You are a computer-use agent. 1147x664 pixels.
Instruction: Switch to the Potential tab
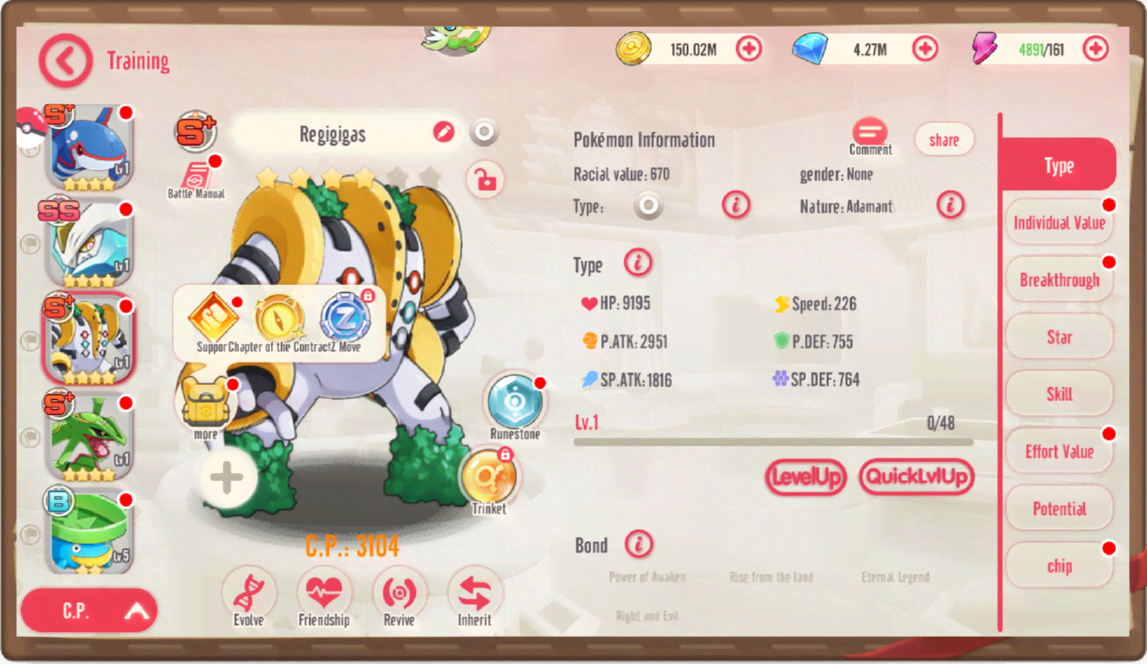coord(1059,509)
